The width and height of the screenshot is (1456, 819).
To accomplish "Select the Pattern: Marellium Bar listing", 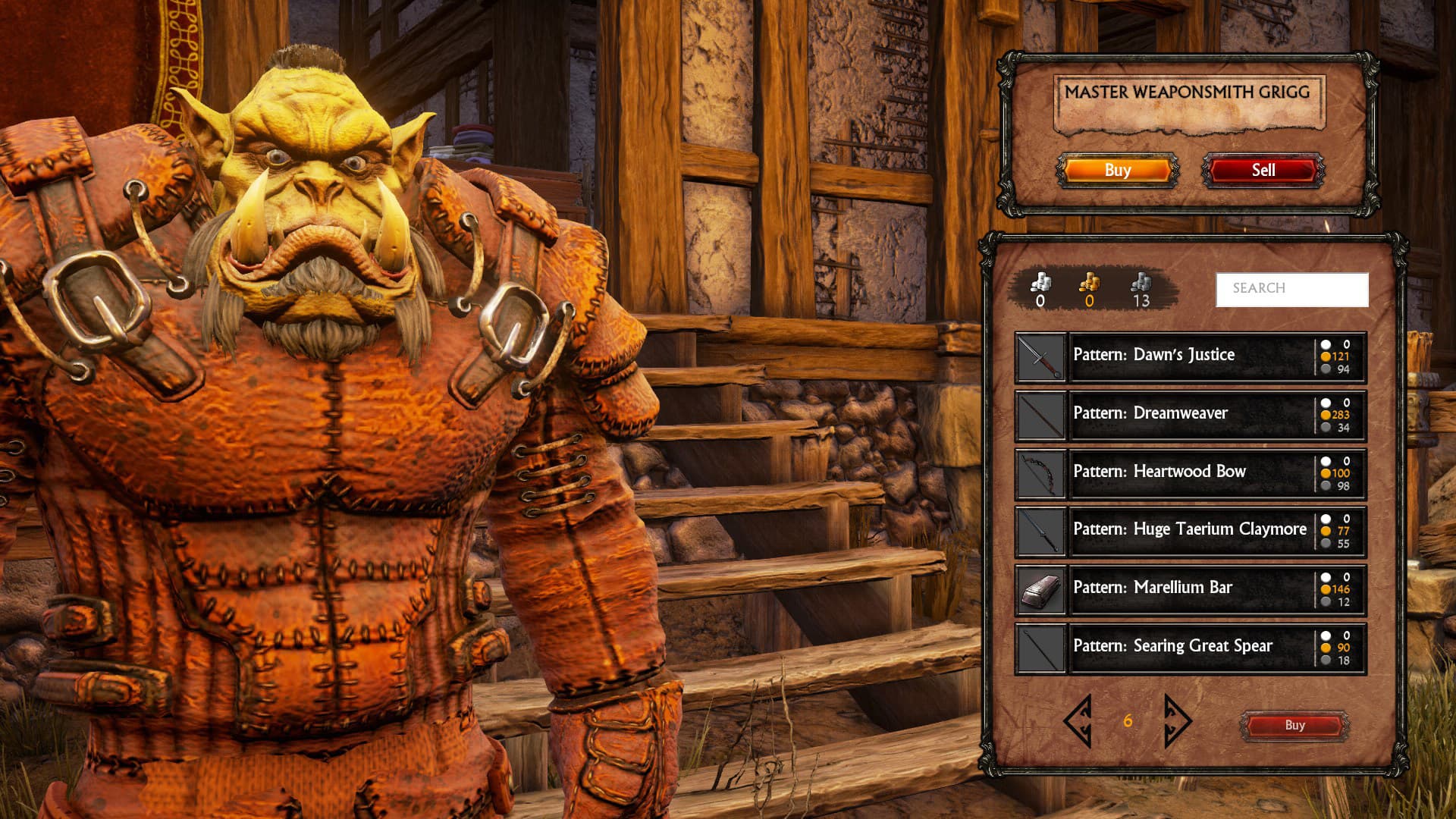I will coord(1213,588).
